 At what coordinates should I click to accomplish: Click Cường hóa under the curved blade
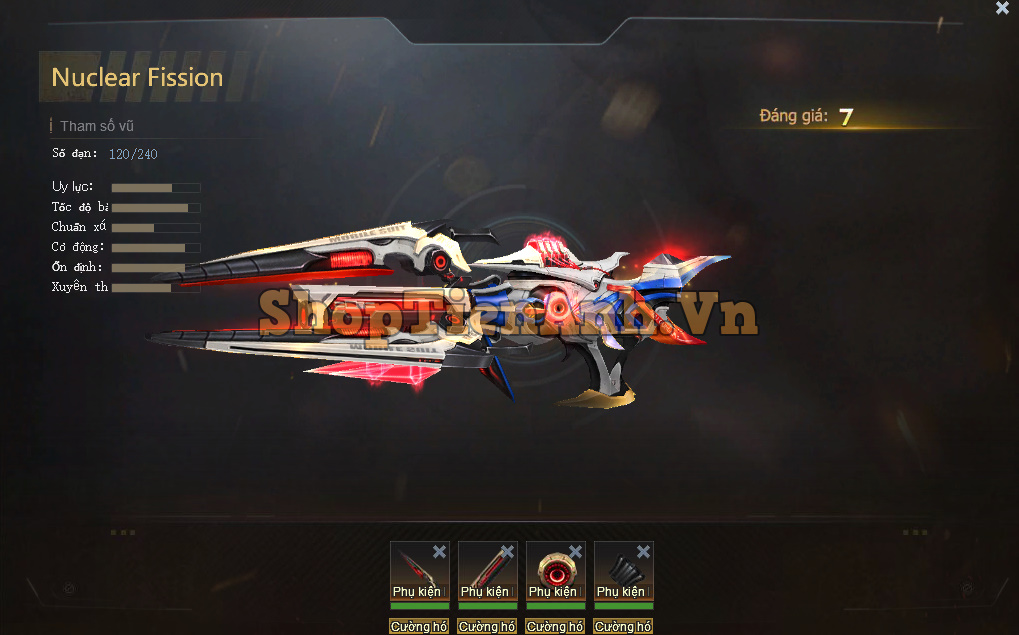[419, 627]
